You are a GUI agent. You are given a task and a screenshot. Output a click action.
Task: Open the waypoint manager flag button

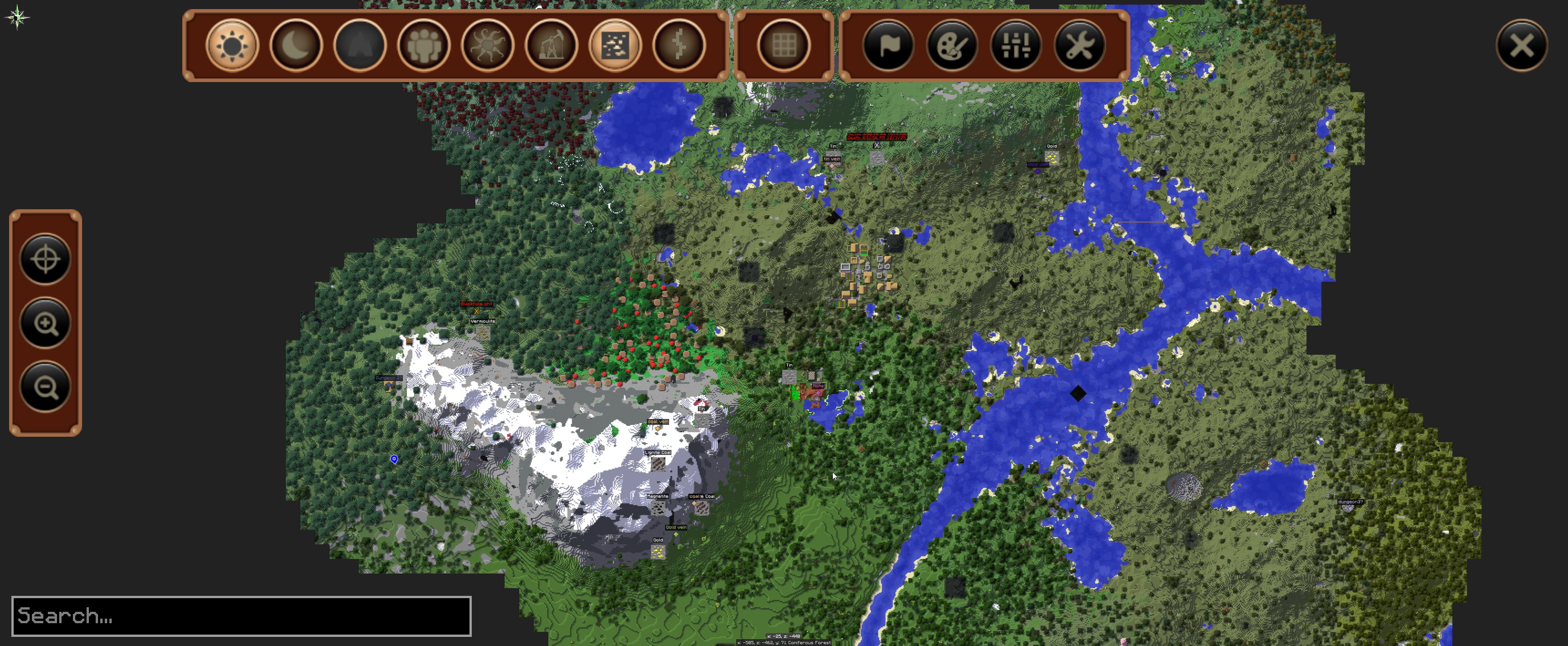pyautogui.click(x=888, y=45)
